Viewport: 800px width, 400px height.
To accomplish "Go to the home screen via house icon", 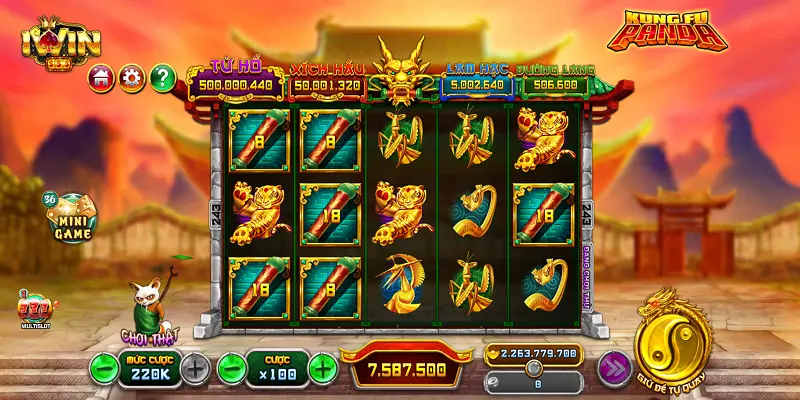I will coord(100,77).
